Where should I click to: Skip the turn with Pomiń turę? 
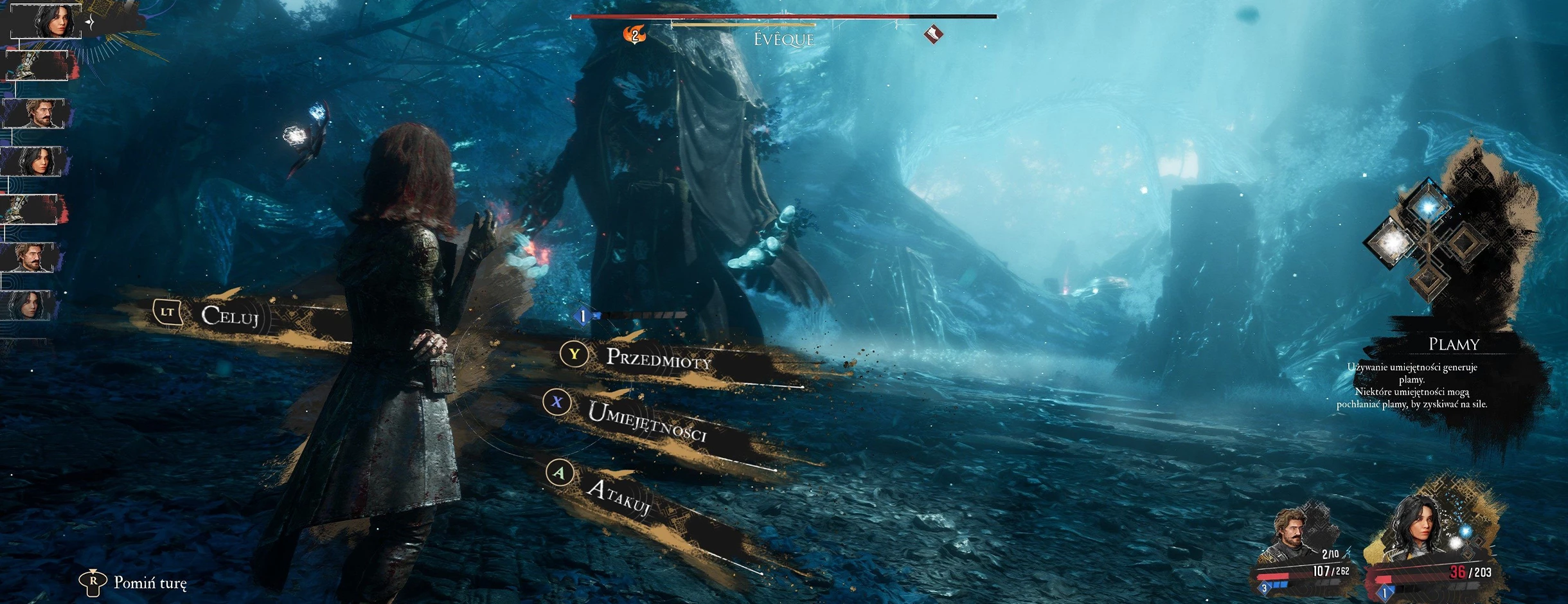click(149, 583)
